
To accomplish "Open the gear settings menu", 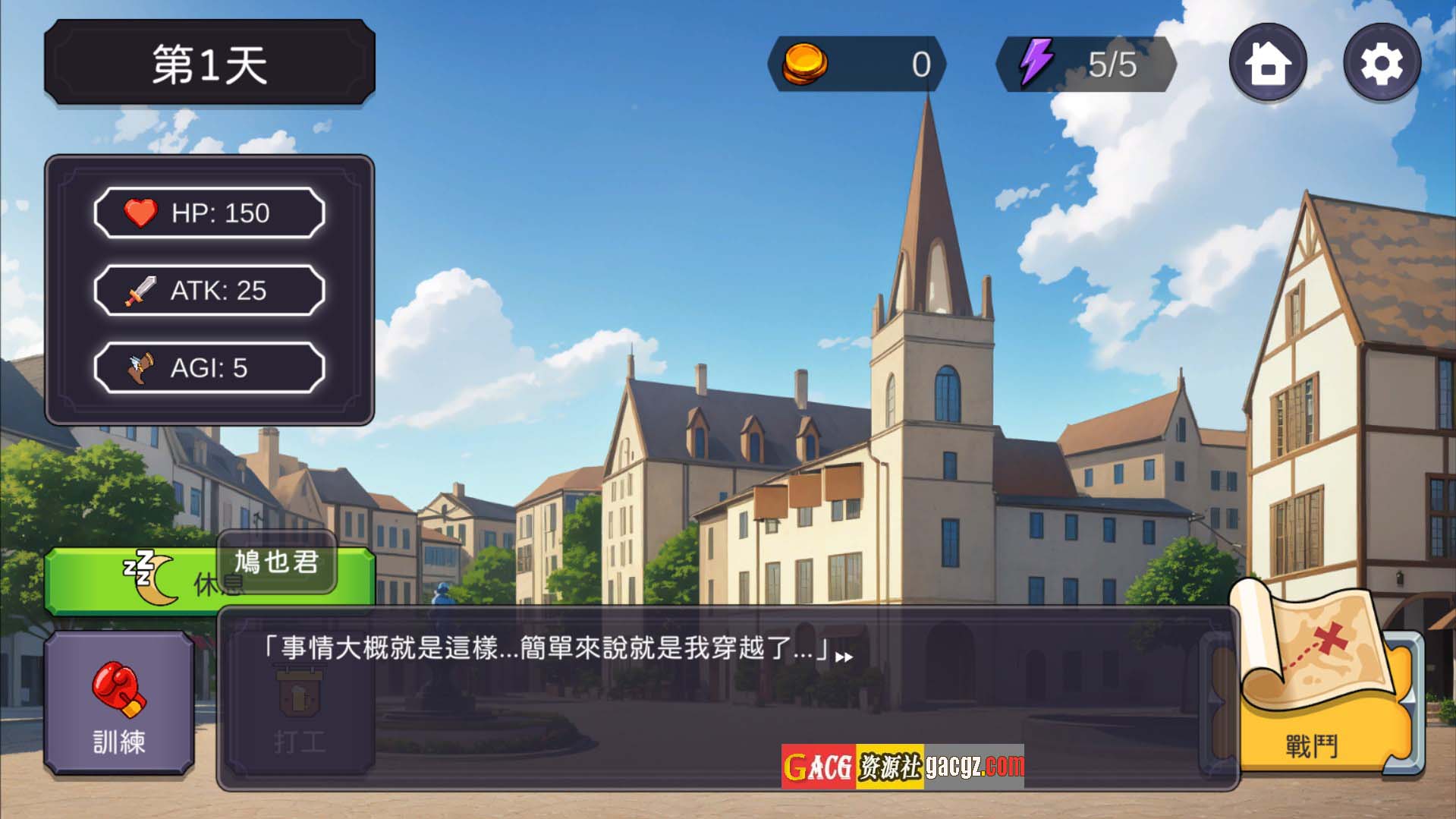I will (x=1381, y=63).
